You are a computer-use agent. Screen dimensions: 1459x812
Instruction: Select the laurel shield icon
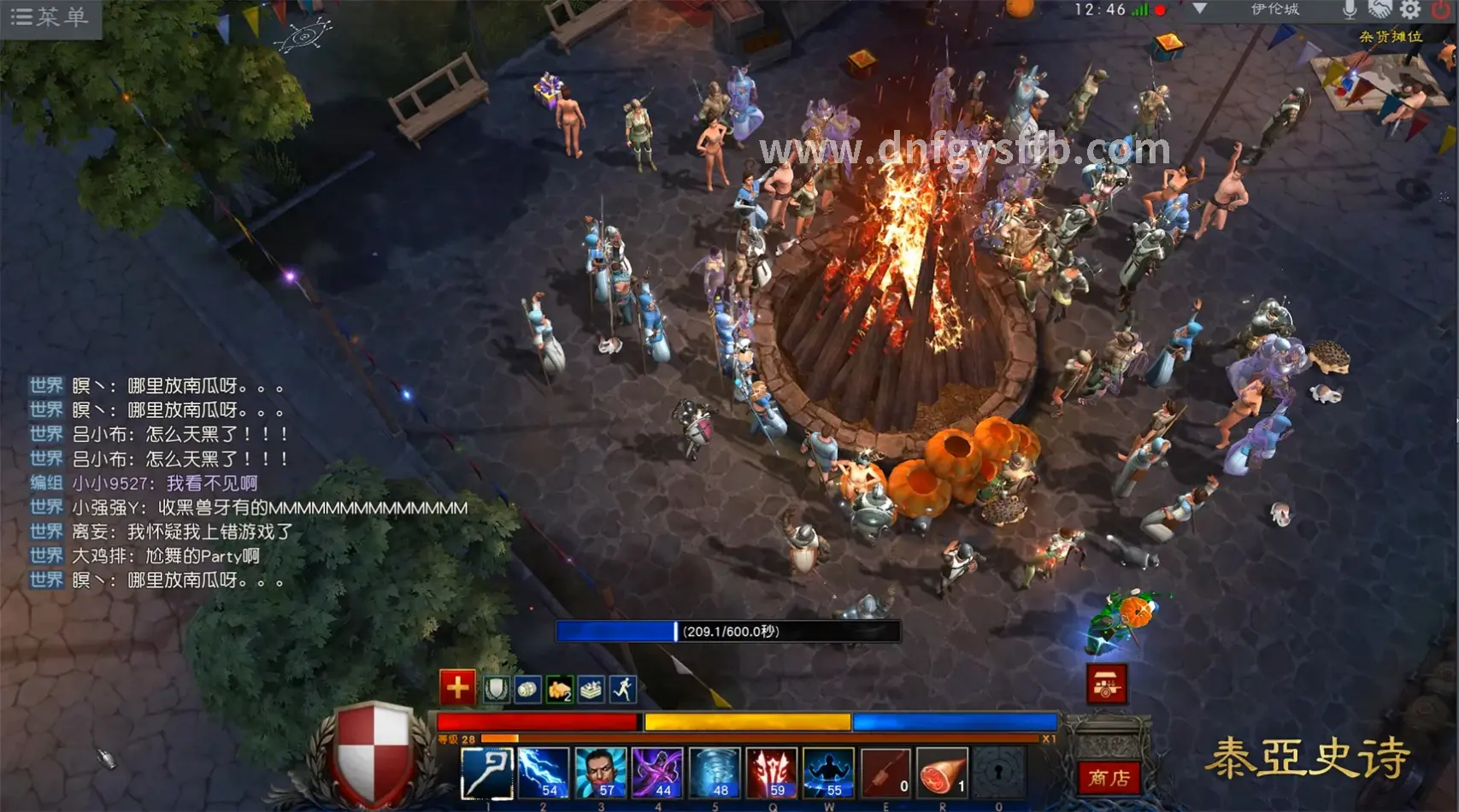497,689
